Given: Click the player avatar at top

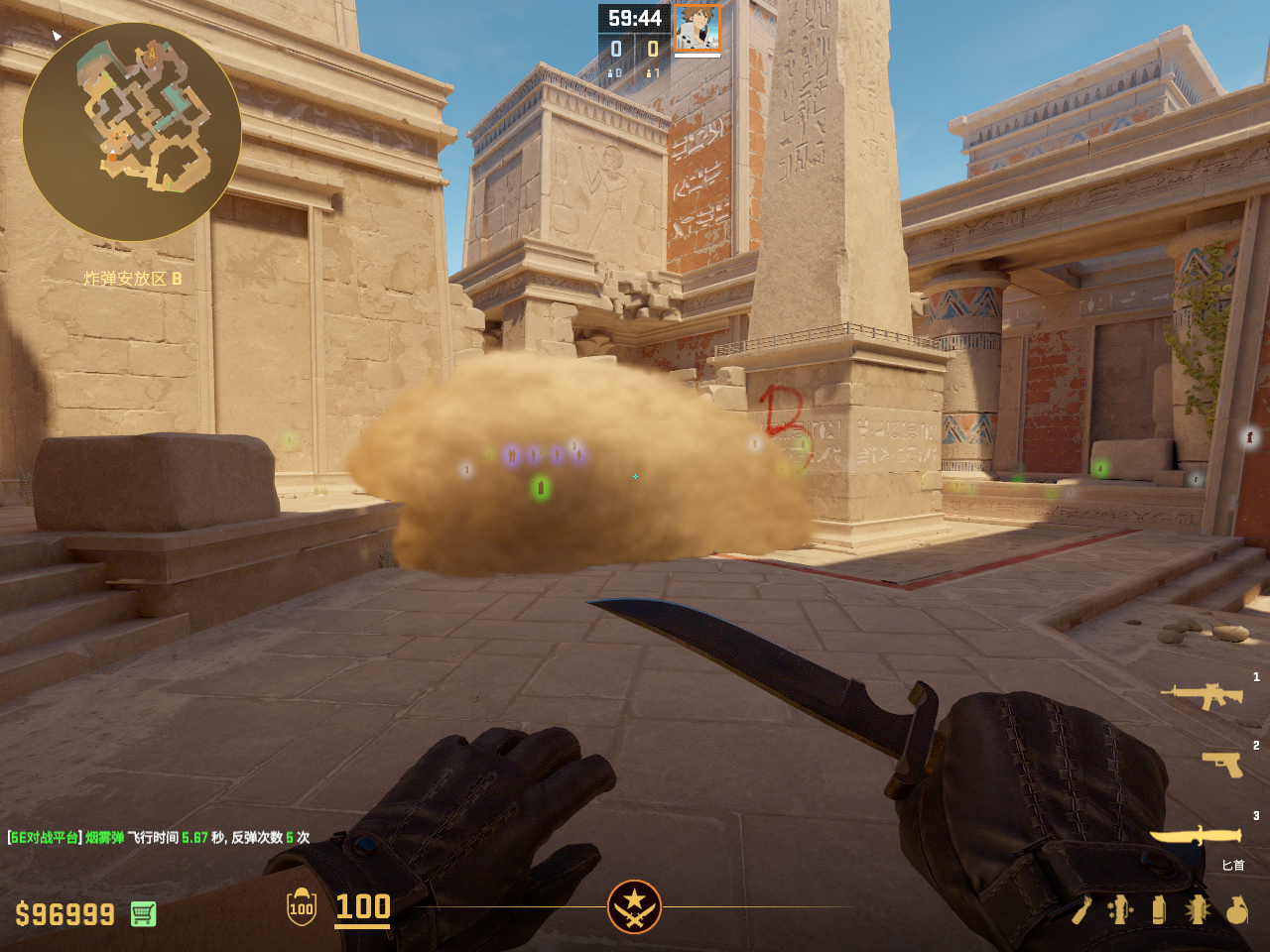Looking at the screenshot, I should pyautogui.click(x=698, y=28).
